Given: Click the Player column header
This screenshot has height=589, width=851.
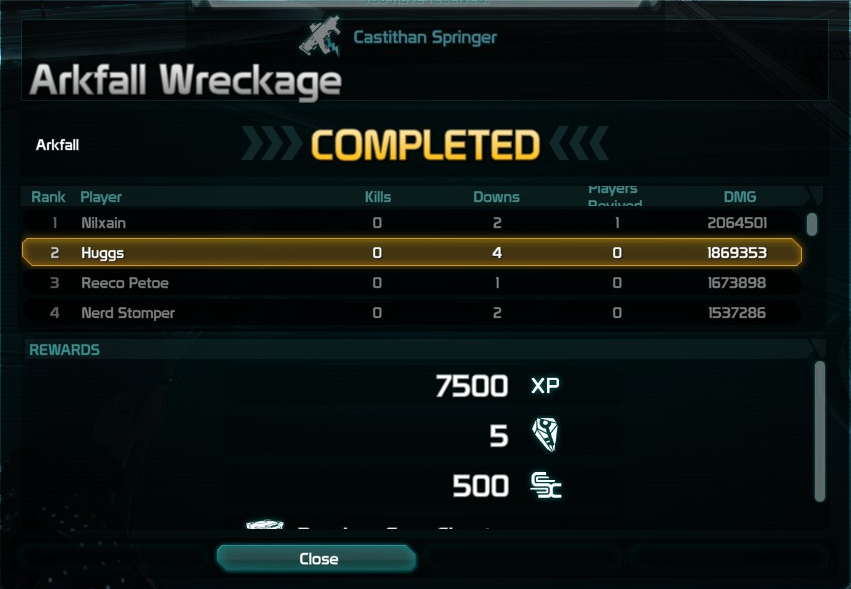Looking at the screenshot, I should click(101, 197).
